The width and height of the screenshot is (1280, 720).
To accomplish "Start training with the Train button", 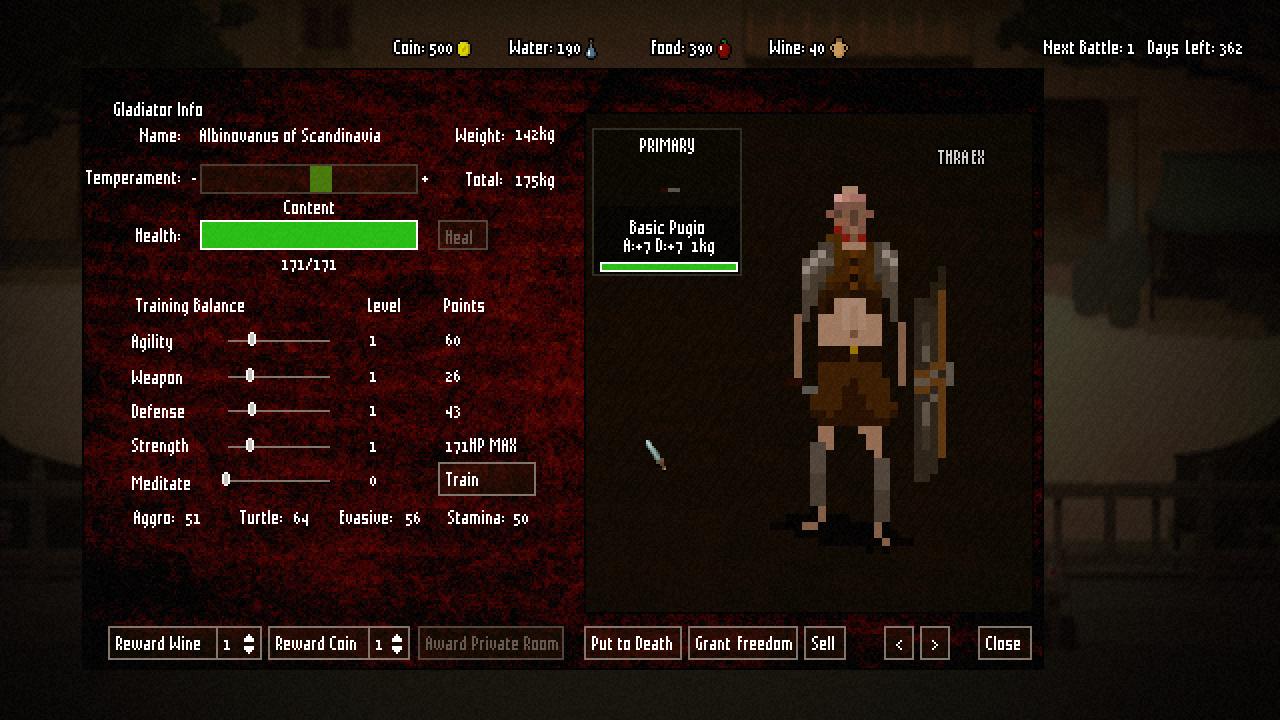I will tap(487, 480).
